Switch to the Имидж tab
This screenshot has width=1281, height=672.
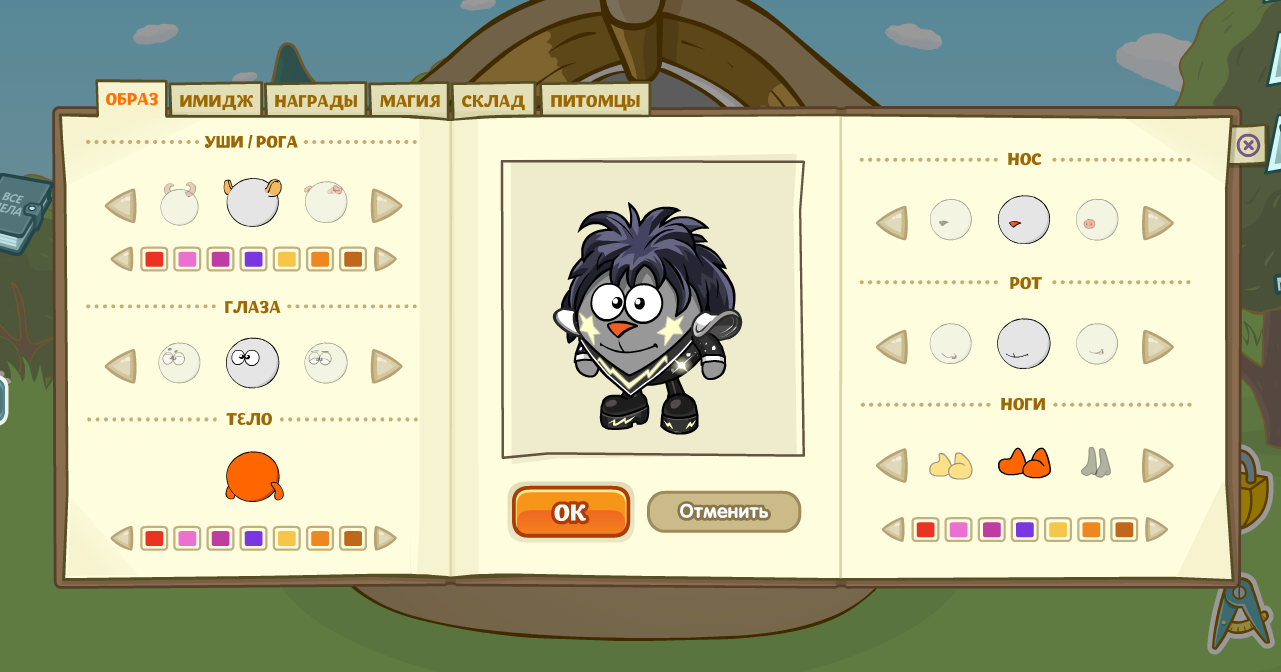click(x=216, y=101)
